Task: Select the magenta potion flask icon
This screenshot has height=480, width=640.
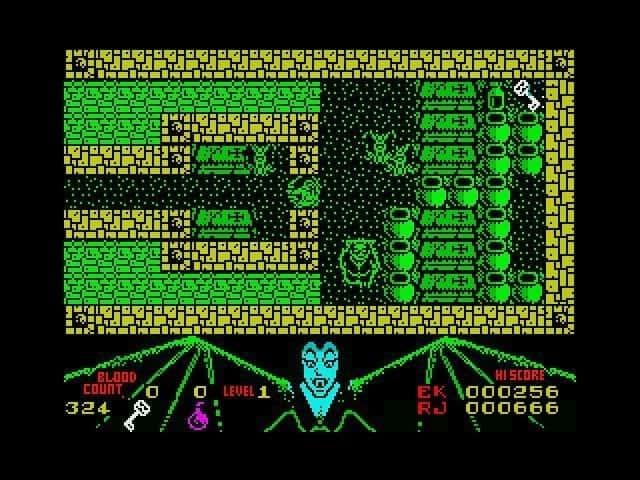Action: click(x=200, y=414)
